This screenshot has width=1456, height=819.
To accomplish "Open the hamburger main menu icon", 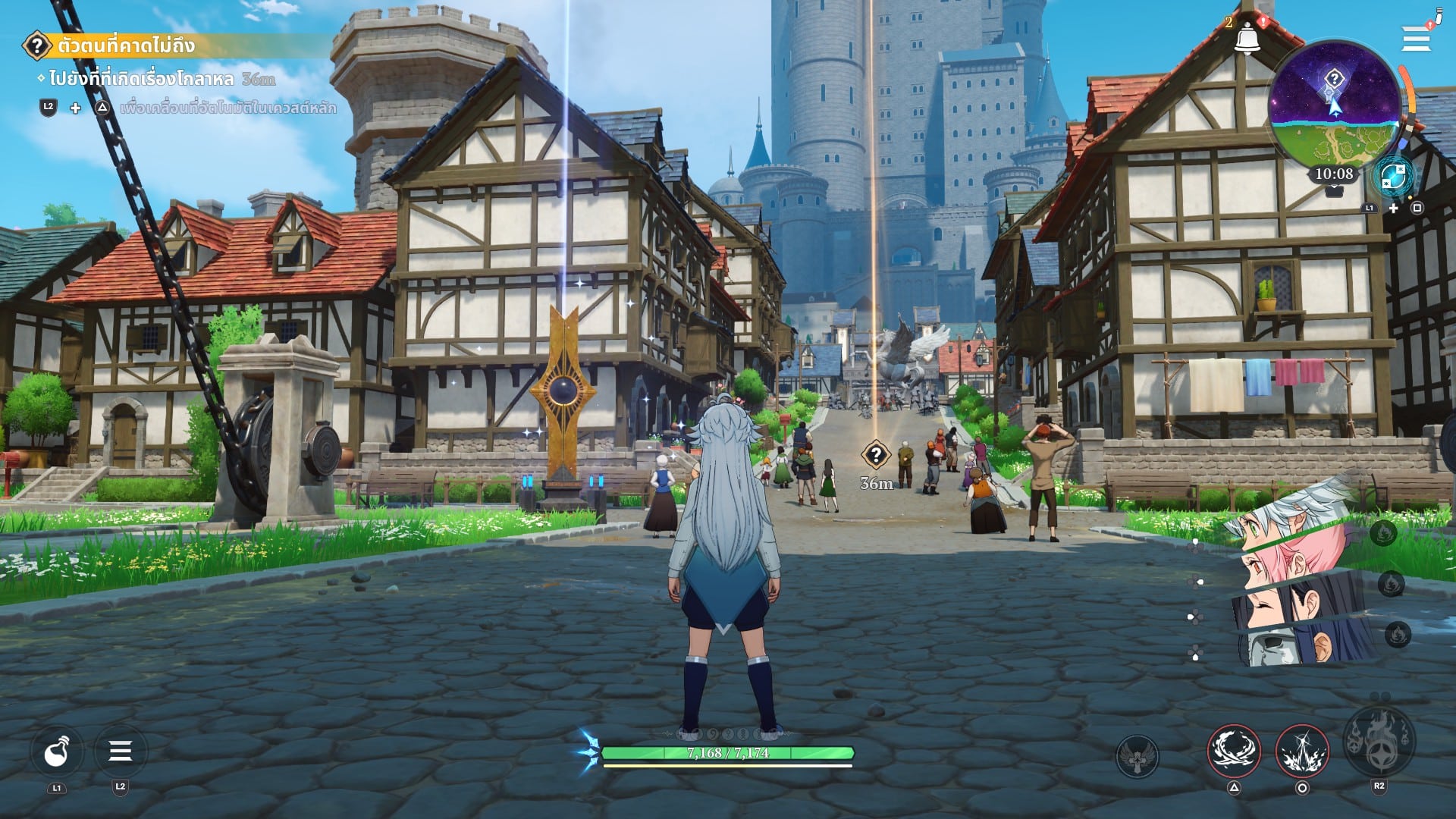I will click(1415, 39).
